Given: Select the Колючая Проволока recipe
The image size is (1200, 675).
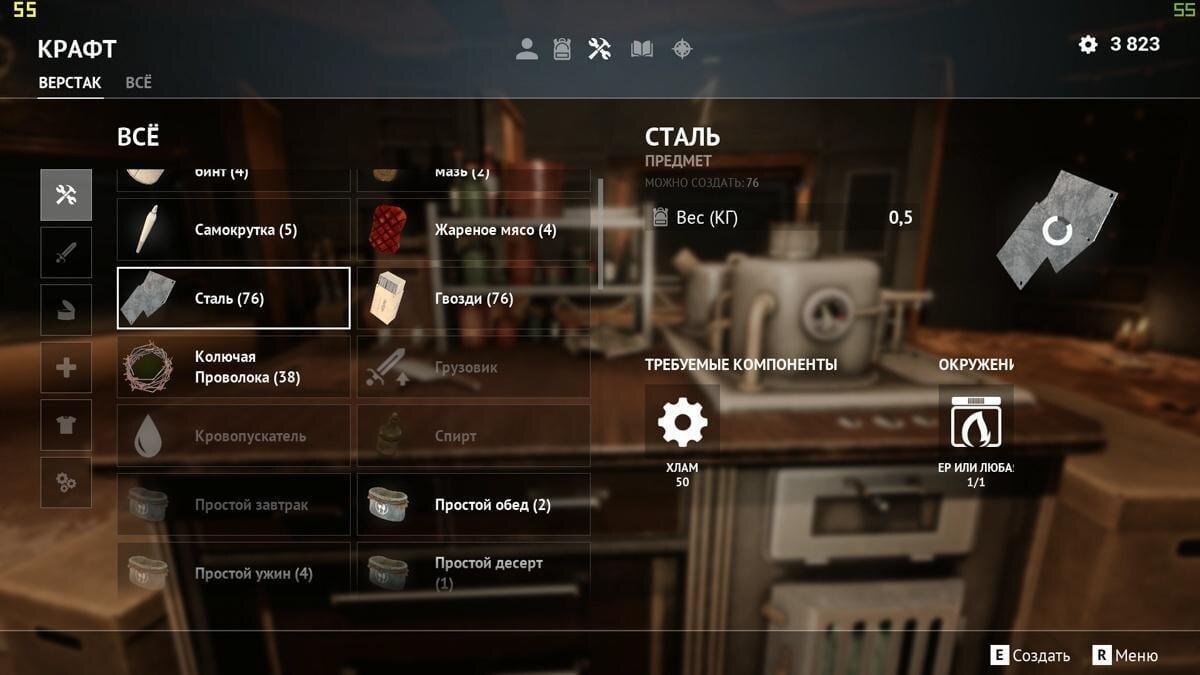Looking at the screenshot, I should click(234, 367).
